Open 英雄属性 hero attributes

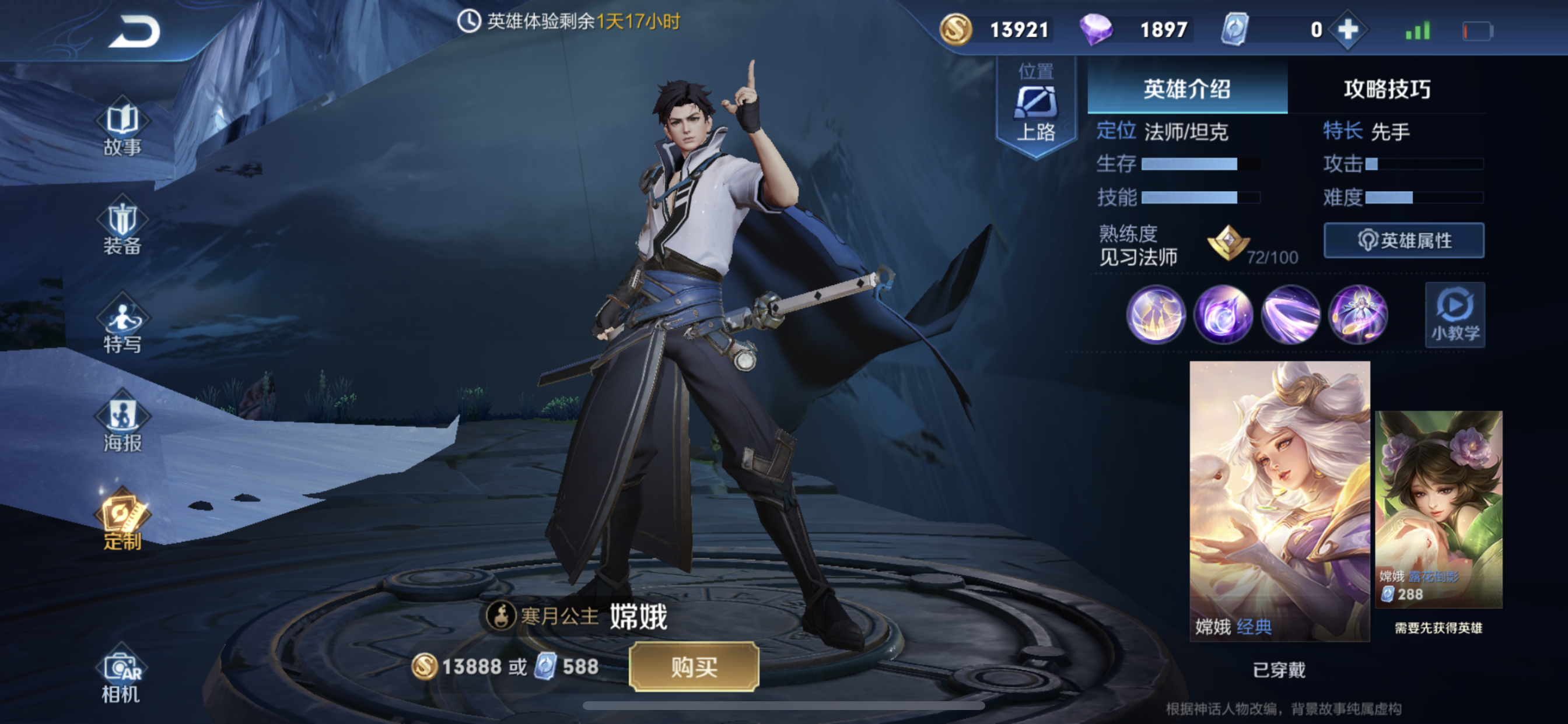(x=1403, y=240)
